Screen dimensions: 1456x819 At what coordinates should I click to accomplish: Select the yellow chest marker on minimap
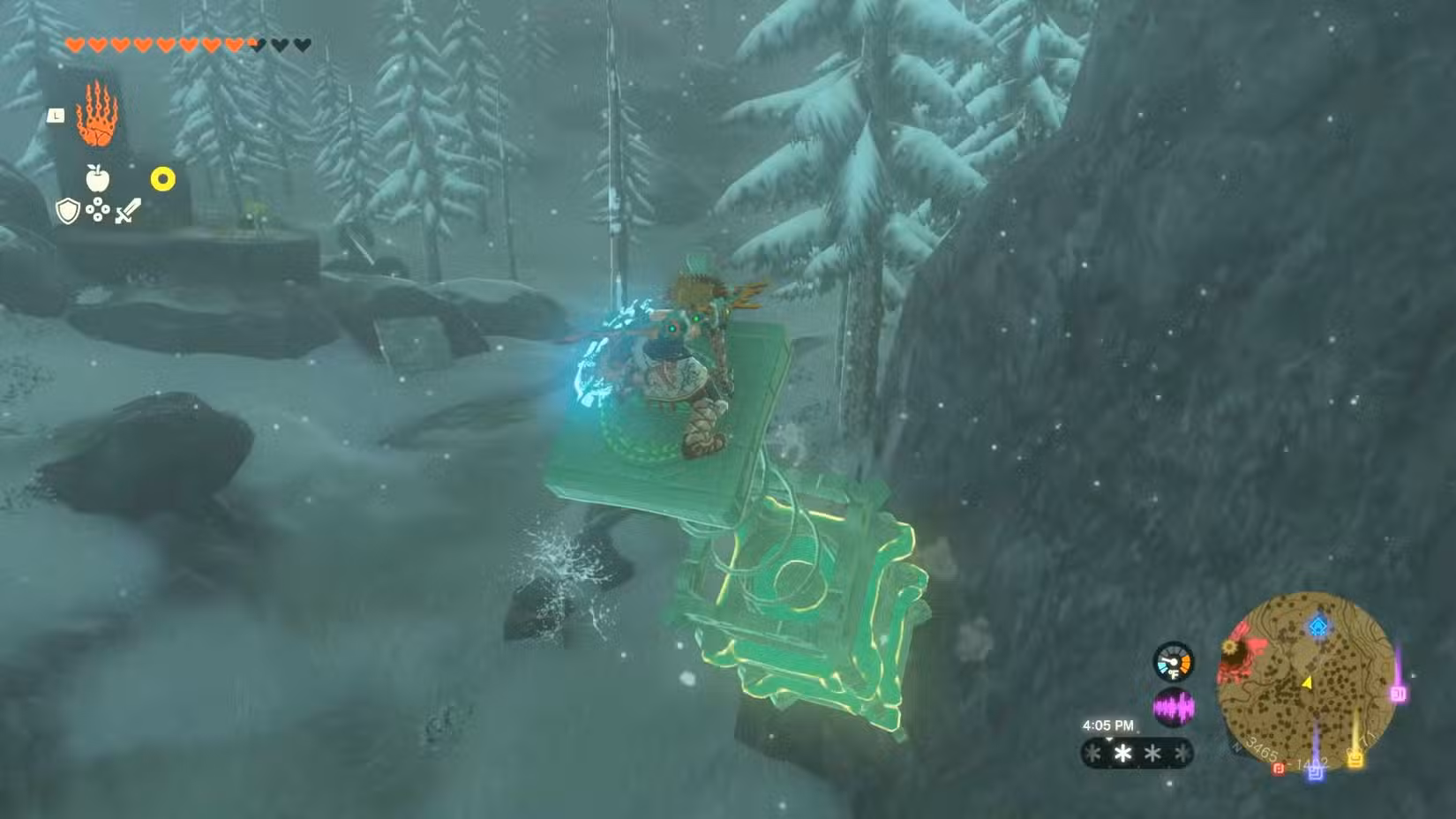click(1356, 759)
